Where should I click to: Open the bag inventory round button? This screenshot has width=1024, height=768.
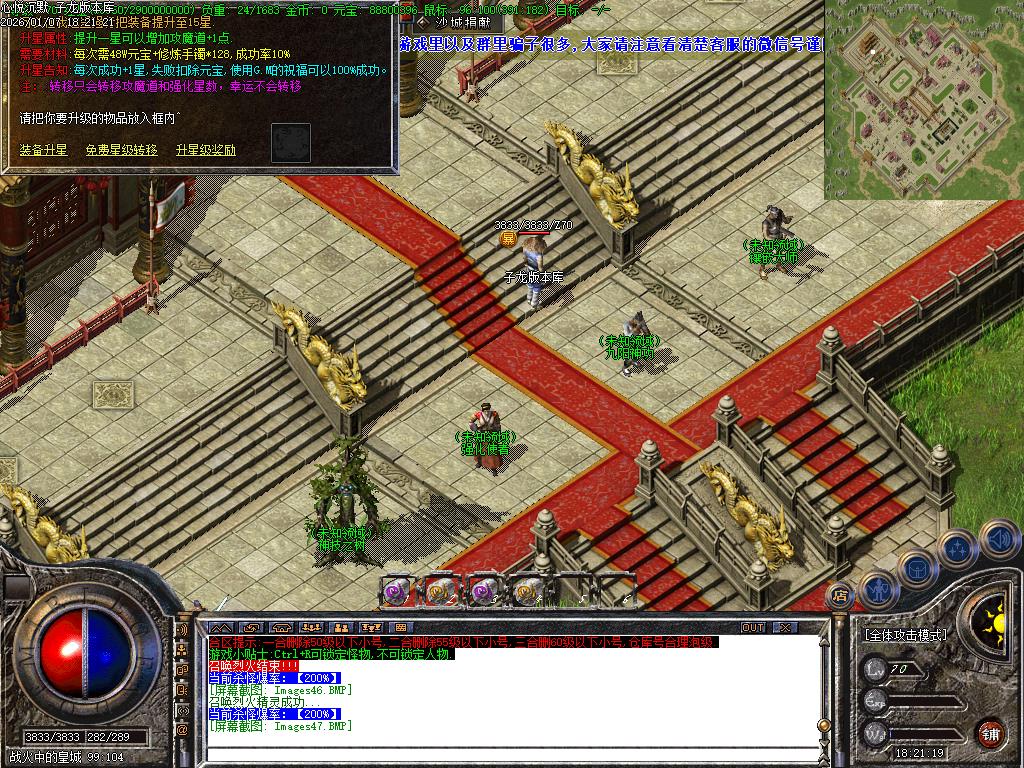tap(915, 569)
